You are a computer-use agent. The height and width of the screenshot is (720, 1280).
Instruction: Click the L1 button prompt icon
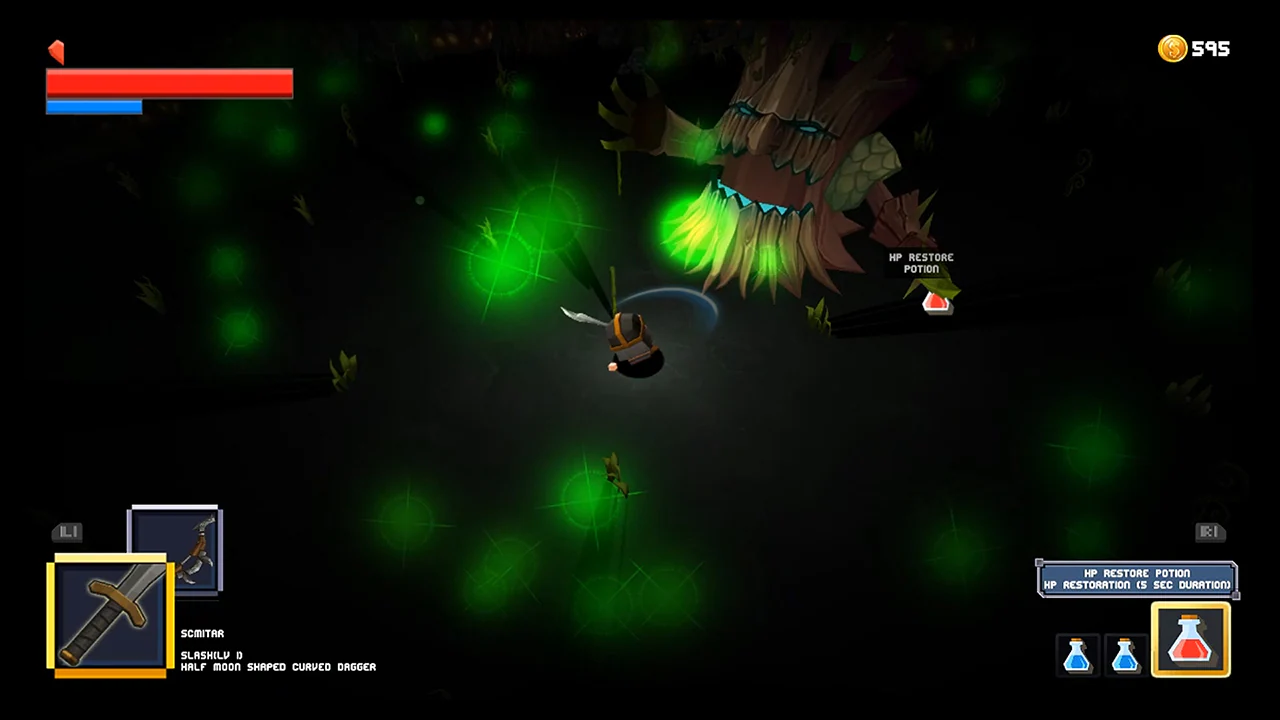tap(67, 532)
